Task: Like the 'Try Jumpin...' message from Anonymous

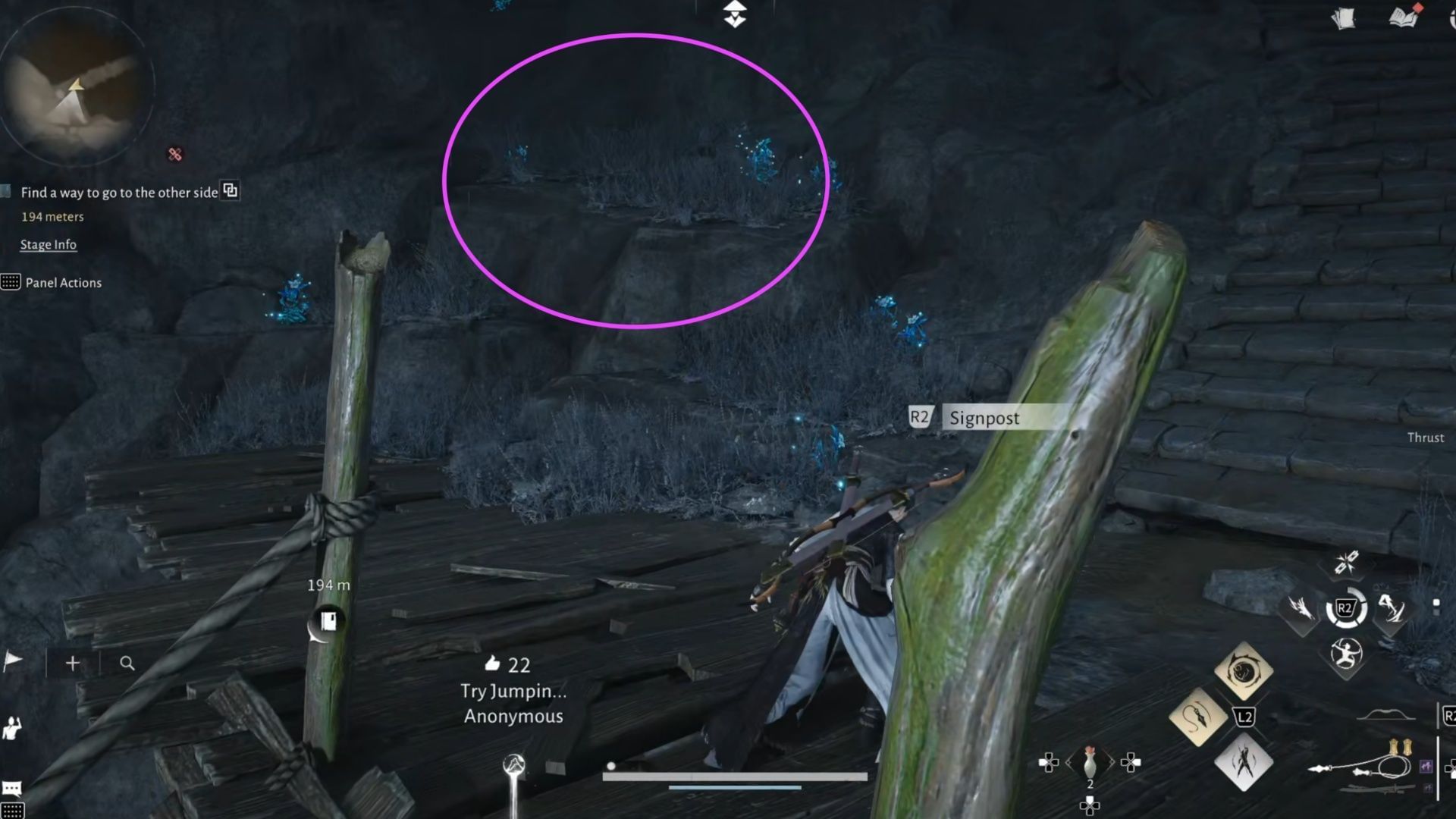Action: 494,664
